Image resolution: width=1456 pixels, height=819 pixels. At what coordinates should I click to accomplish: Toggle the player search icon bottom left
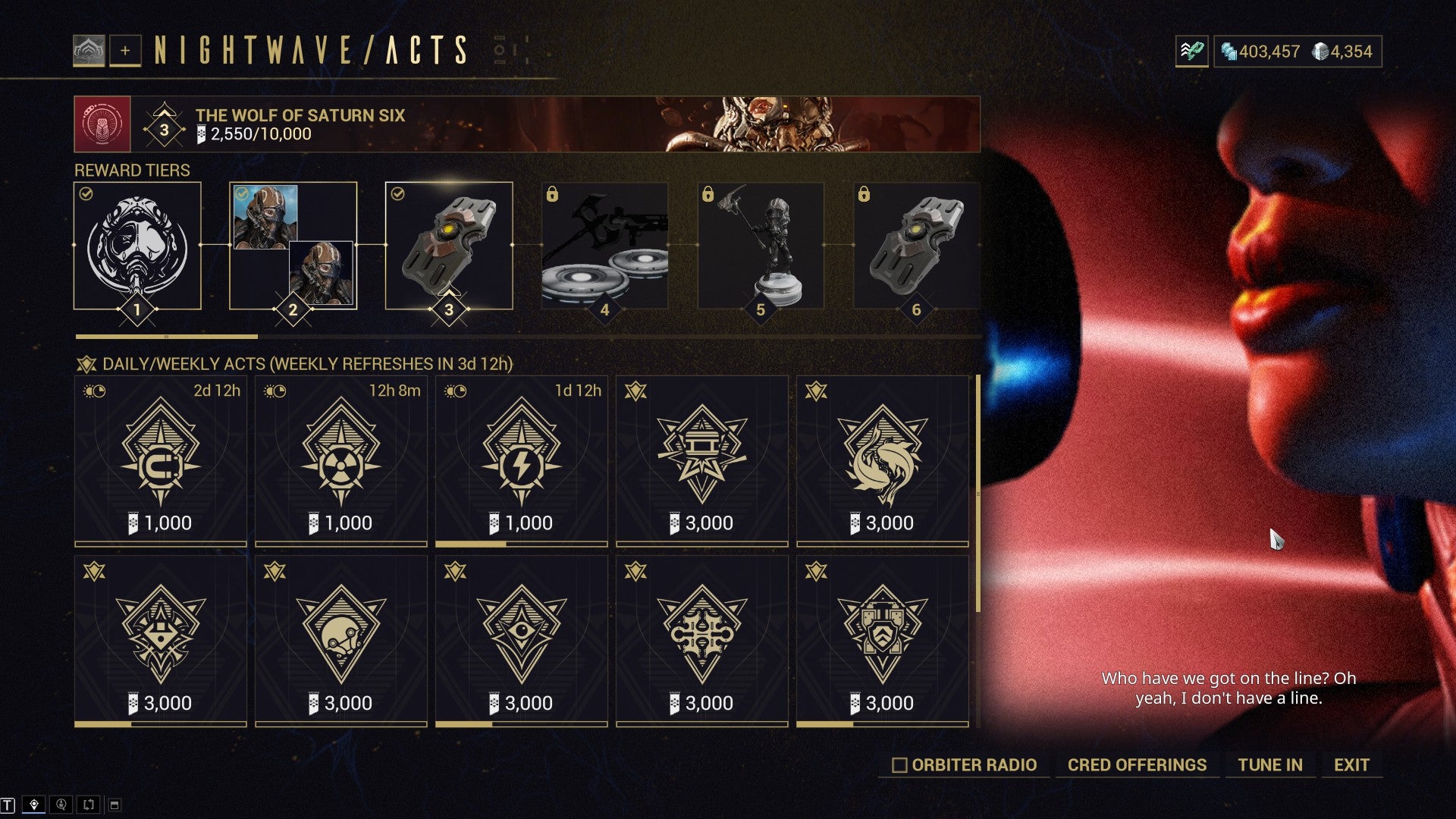[x=61, y=805]
